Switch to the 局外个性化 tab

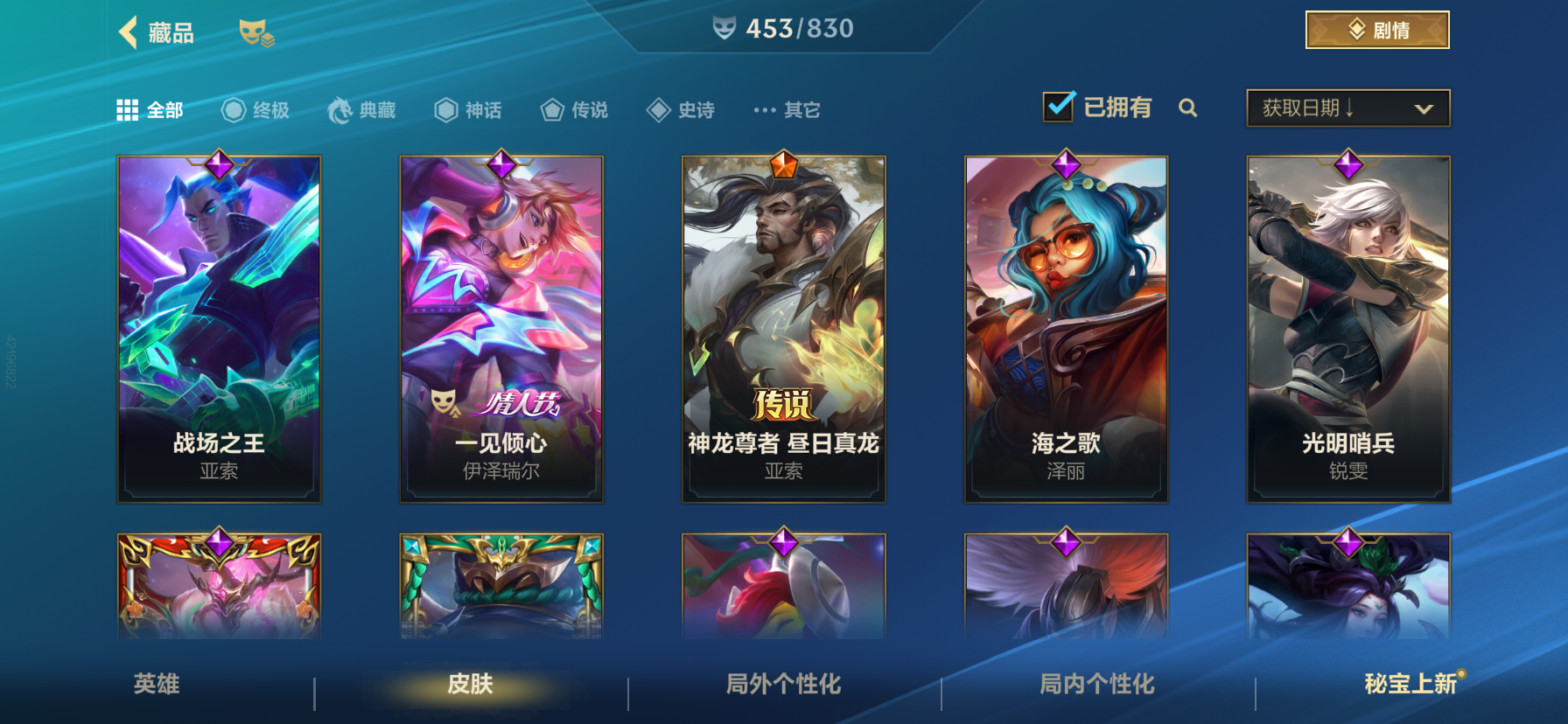[x=782, y=686]
